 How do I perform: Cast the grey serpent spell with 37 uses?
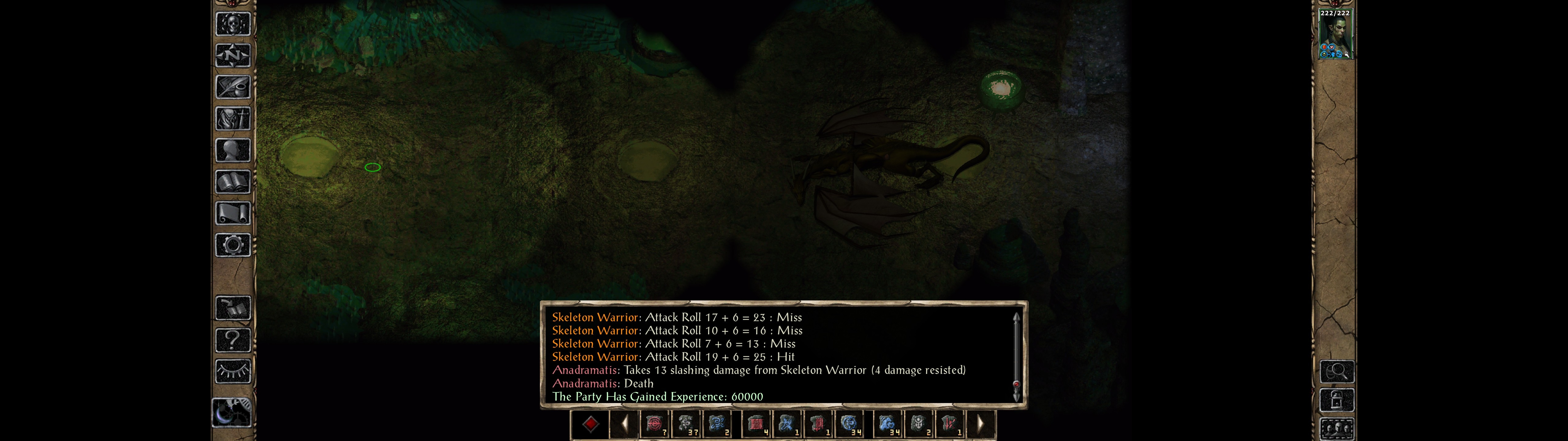coord(686,423)
